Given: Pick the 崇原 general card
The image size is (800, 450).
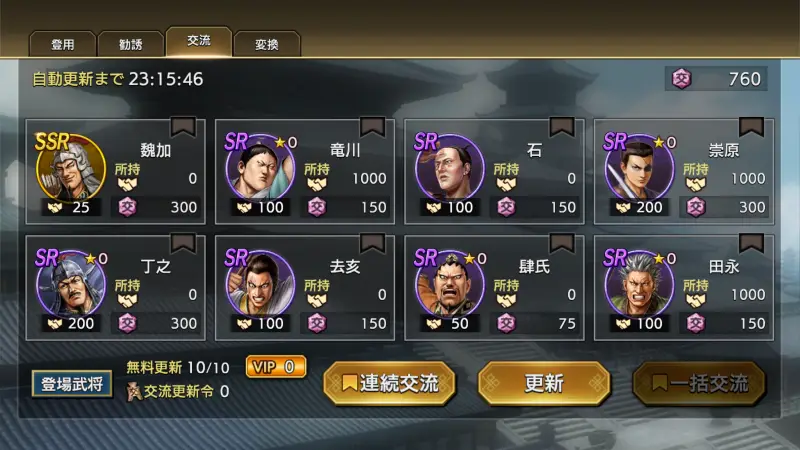Looking at the screenshot, I should point(684,172).
